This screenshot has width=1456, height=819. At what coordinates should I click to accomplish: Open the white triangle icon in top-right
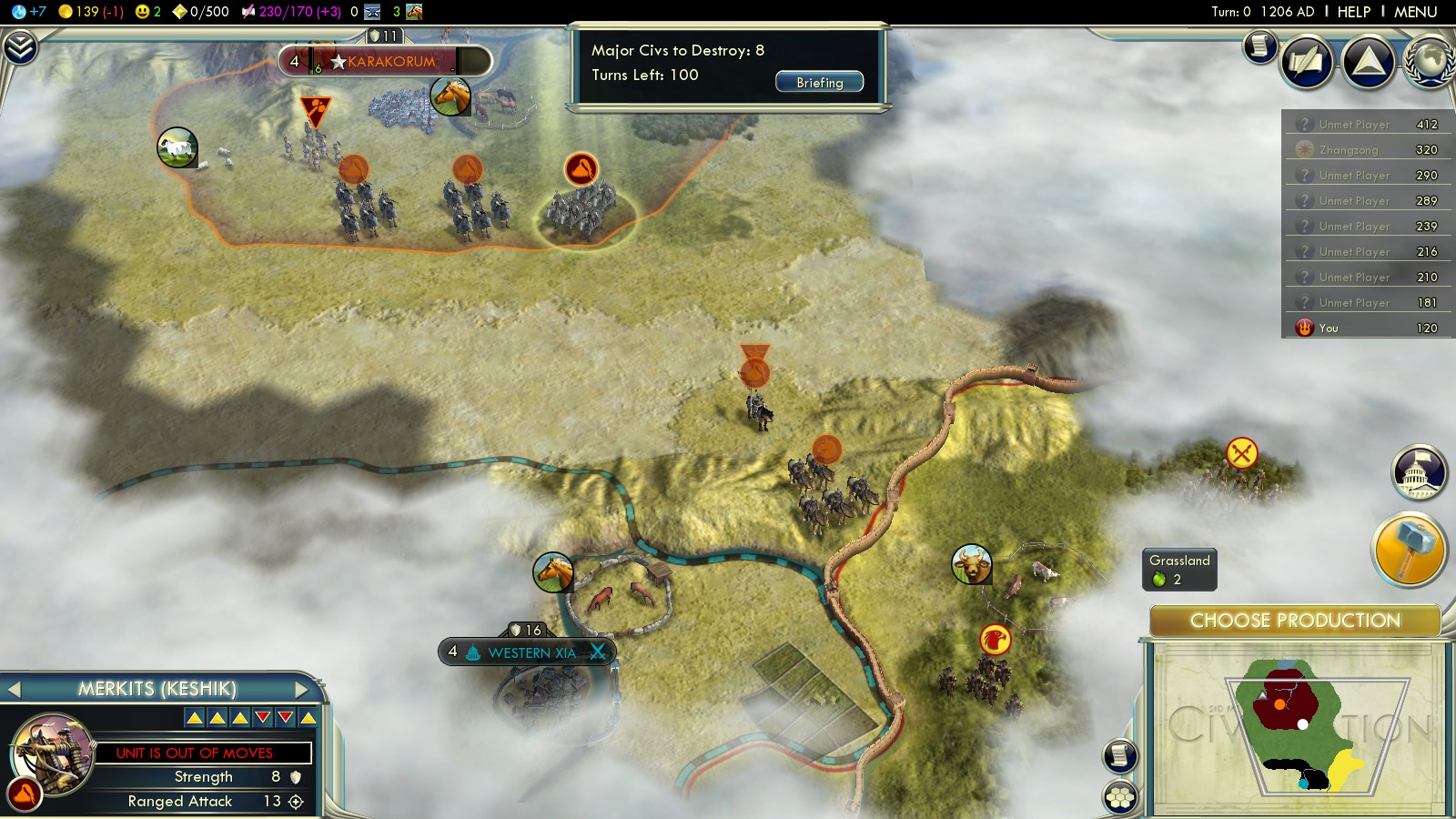click(x=1368, y=61)
